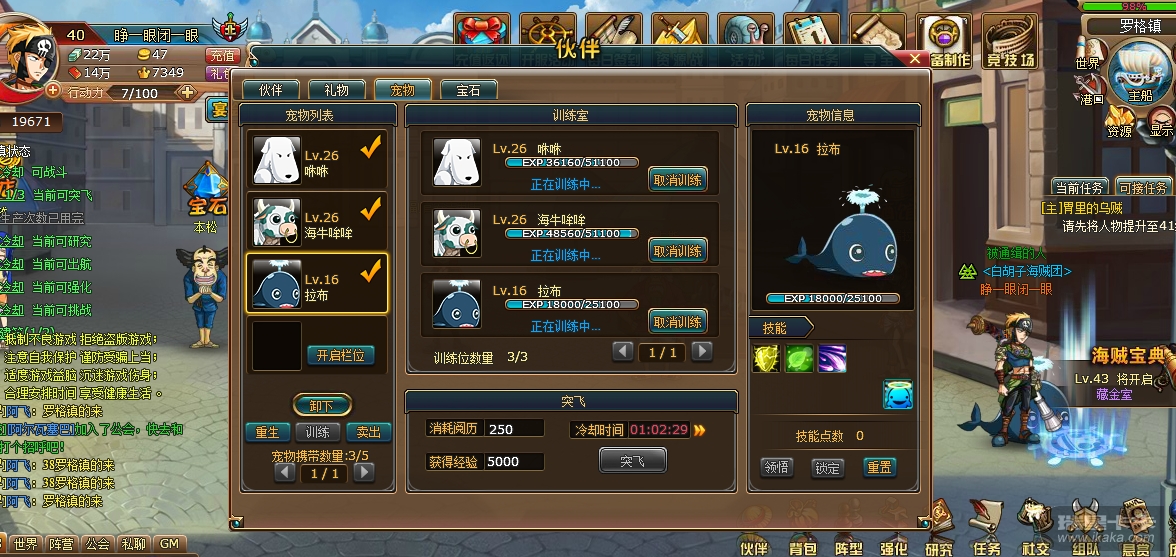Close the 伙伴 partner window
Image resolution: width=1176 pixels, height=557 pixels.
(x=915, y=59)
